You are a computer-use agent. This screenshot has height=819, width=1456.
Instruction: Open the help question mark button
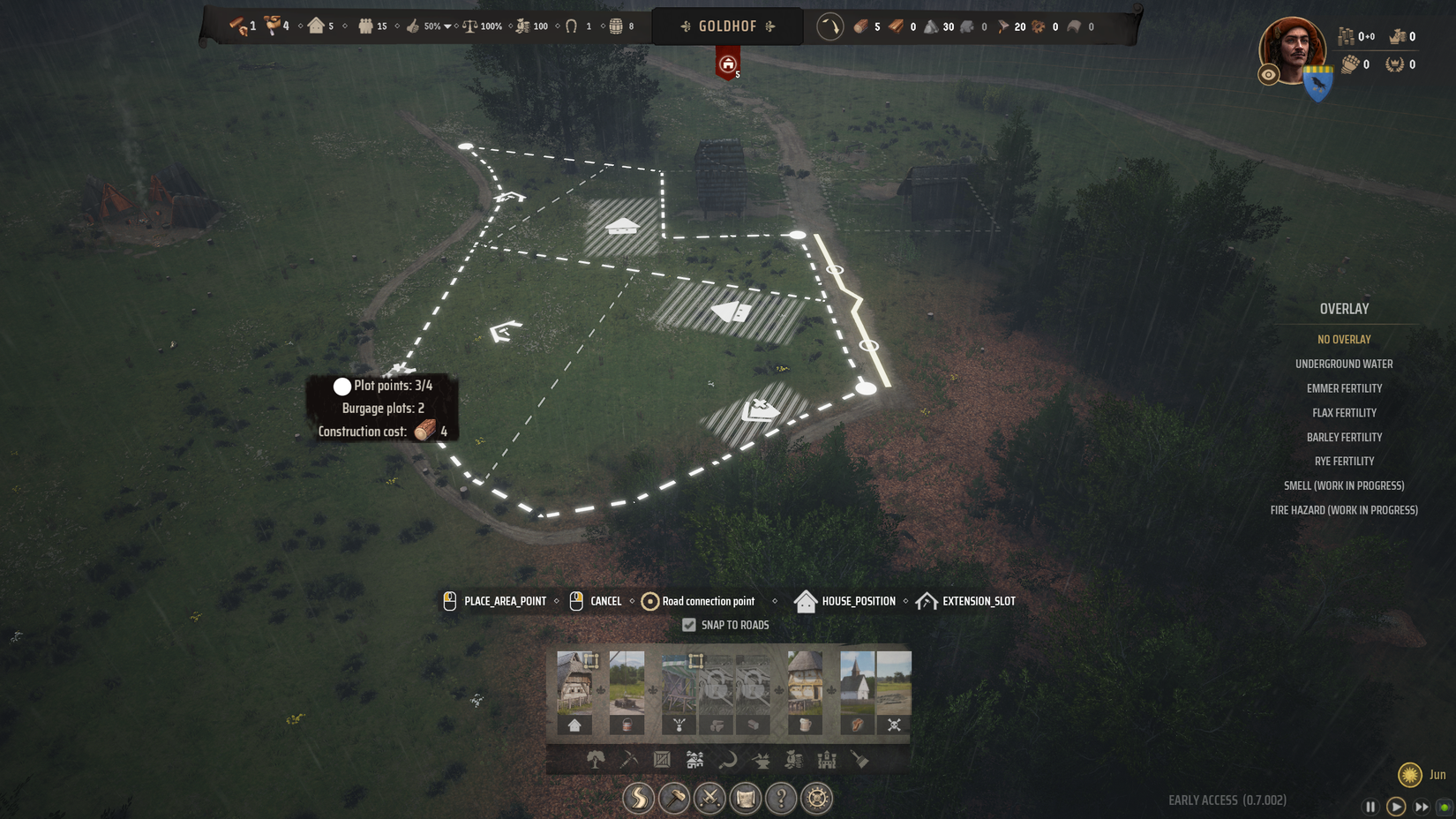781,799
